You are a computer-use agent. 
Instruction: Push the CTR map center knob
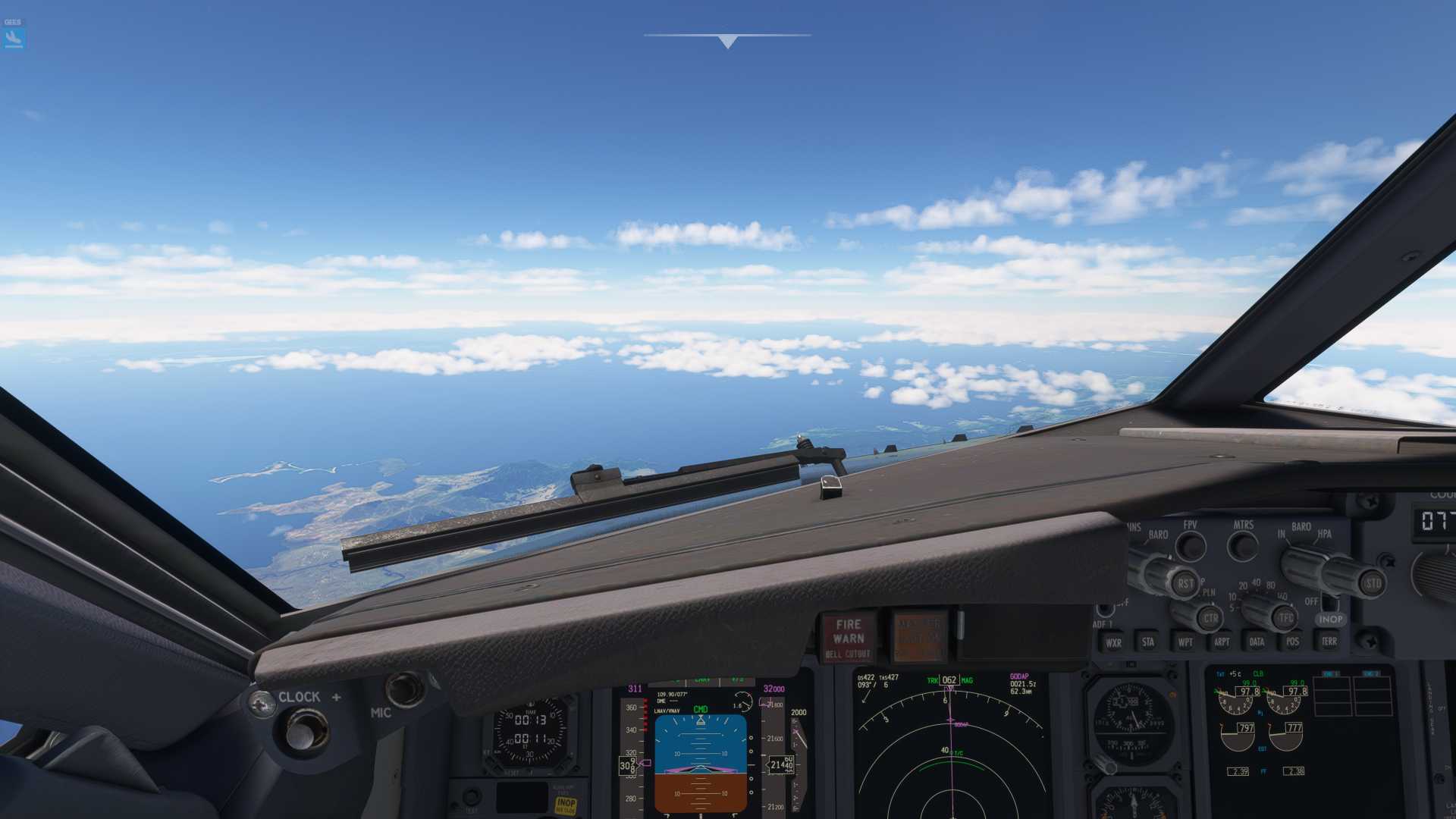(1210, 618)
